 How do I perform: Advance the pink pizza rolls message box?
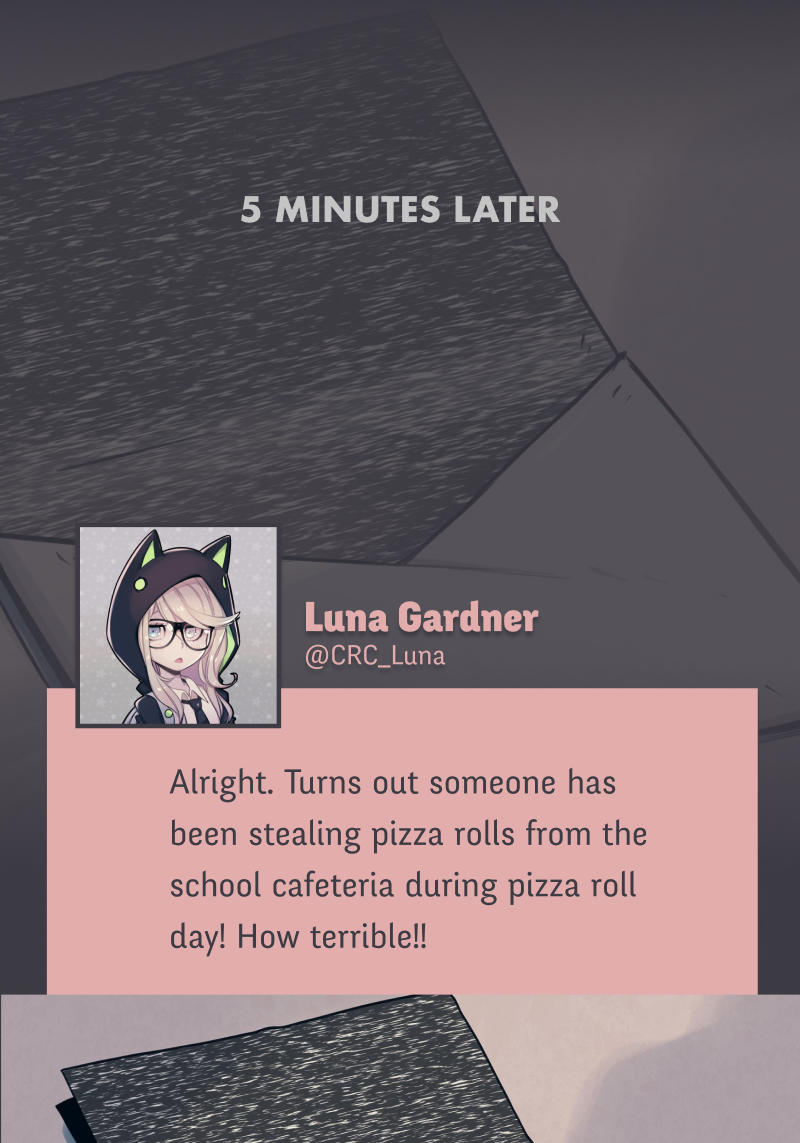tap(402, 860)
